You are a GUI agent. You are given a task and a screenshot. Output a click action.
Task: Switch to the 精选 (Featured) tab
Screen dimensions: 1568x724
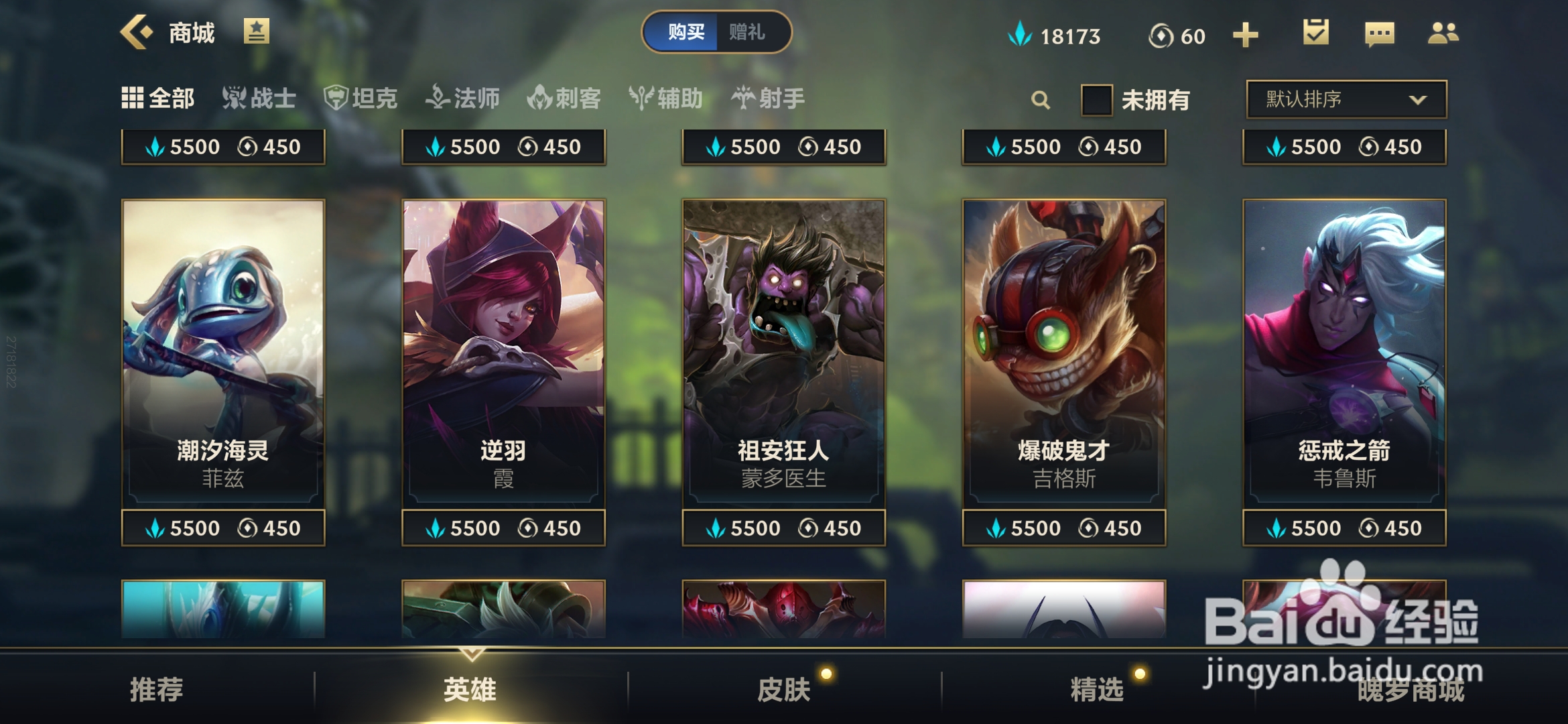(1096, 689)
